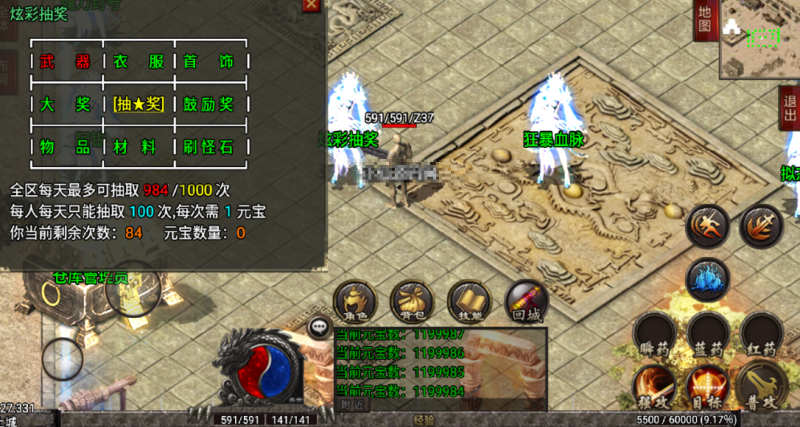Viewport: 800px width, 427px height.
Task: Select the 大奖 grand prize option
Action: [x=66, y=105]
